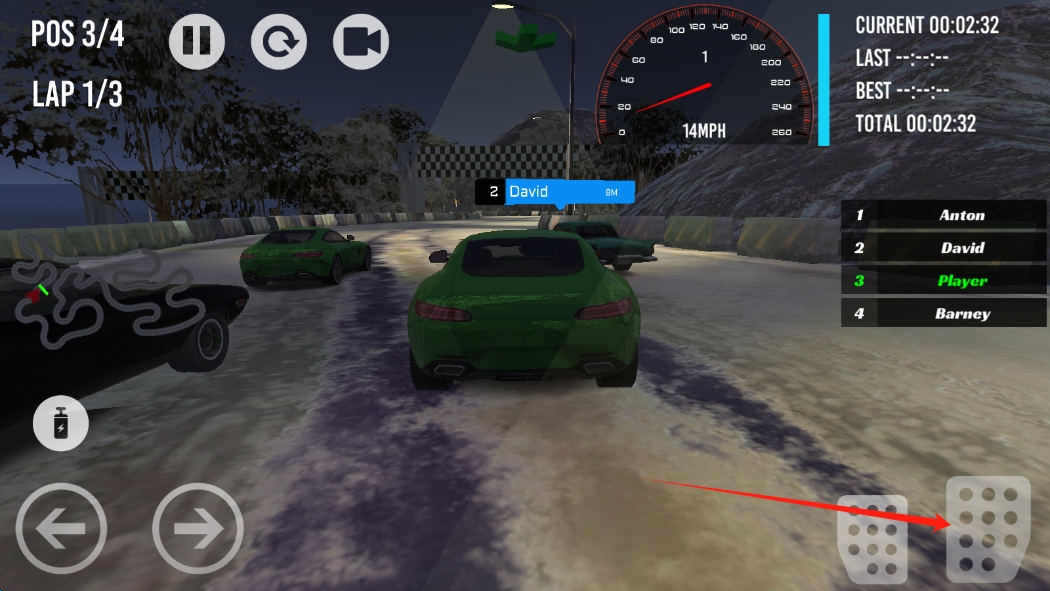
Task: Select Anton in the standings list
Action: click(x=944, y=215)
